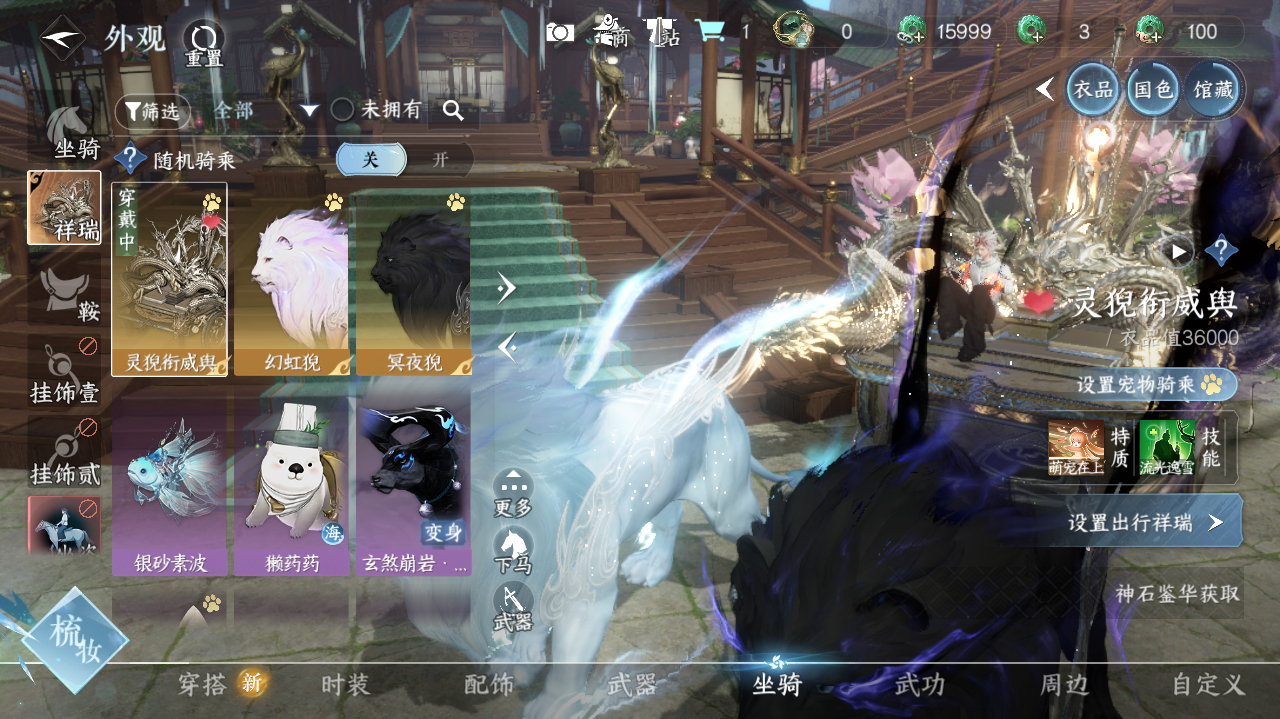
Task: Toggle the 随机骑乘 switch
Action: click(x=406, y=159)
